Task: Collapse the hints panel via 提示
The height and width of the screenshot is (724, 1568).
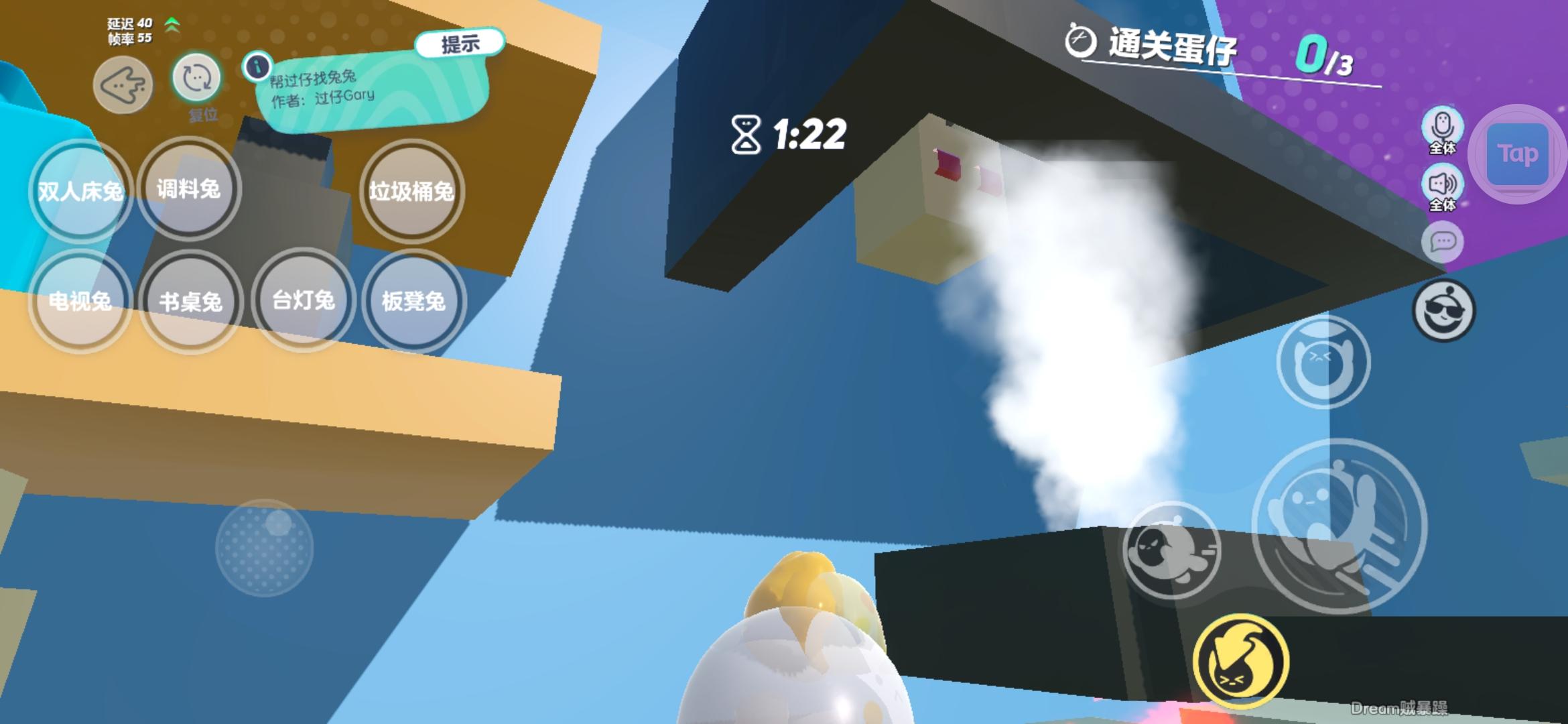Action: pos(459,46)
